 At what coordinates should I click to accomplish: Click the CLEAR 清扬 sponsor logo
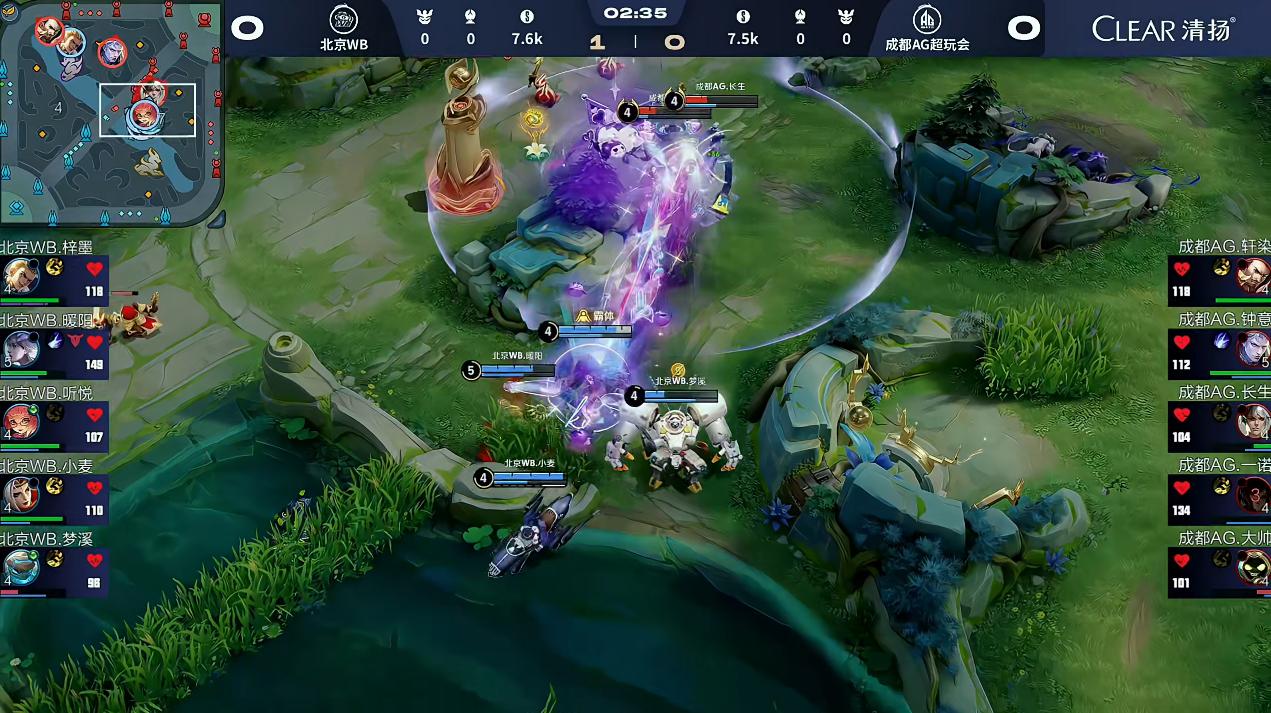tap(1163, 28)
